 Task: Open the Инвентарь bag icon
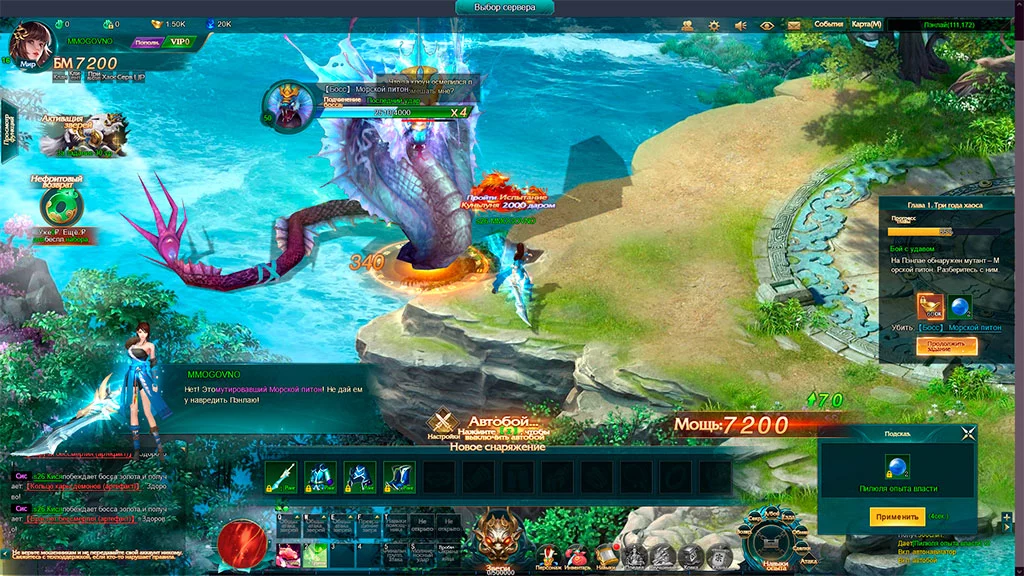577,556
